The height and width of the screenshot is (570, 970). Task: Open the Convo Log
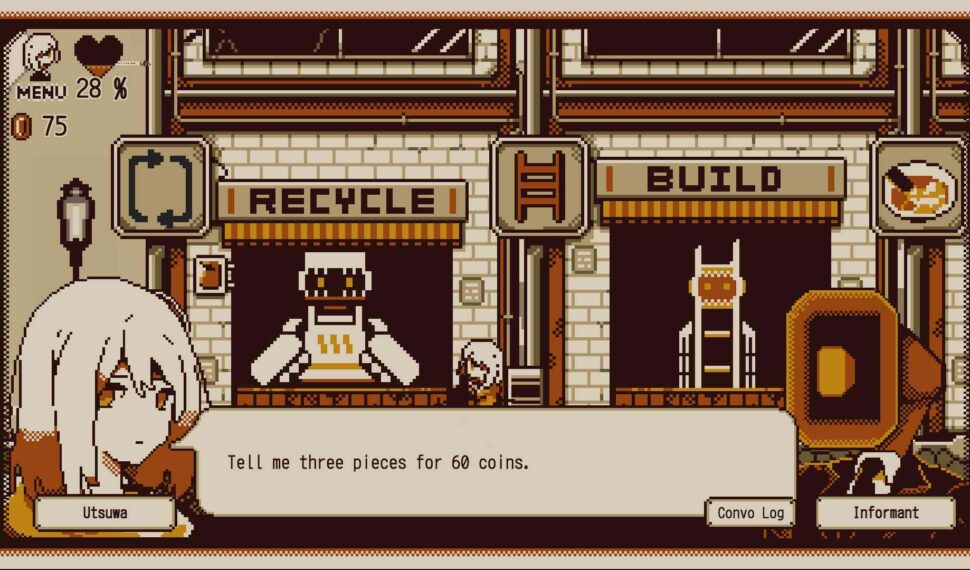tap(750, 513)
